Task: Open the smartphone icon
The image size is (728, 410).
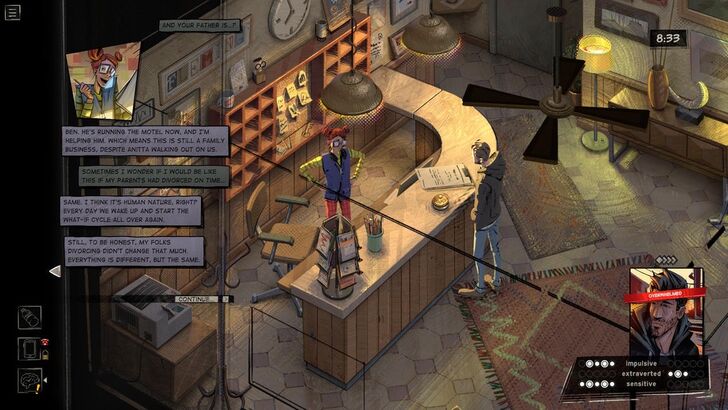Action: (x=29, y=350)
